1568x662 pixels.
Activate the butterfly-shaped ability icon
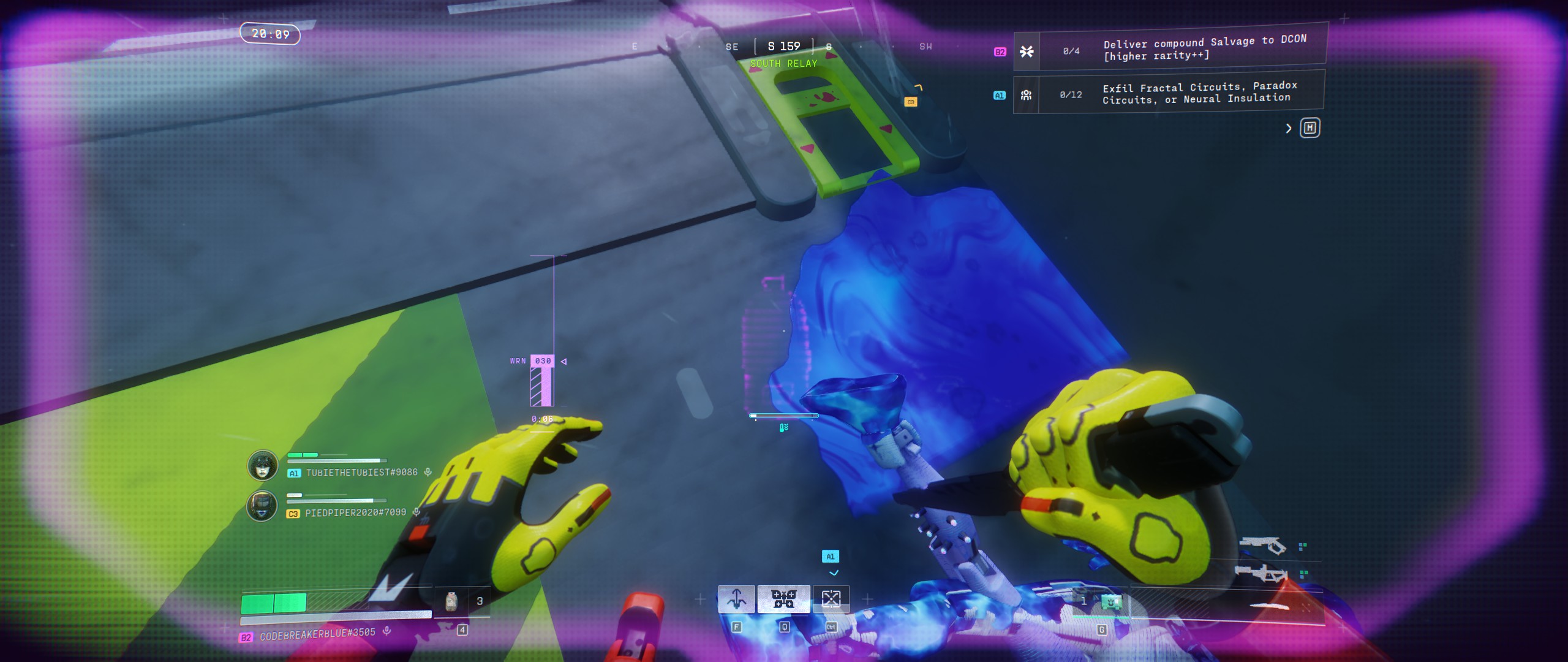(x=783, y=599)
